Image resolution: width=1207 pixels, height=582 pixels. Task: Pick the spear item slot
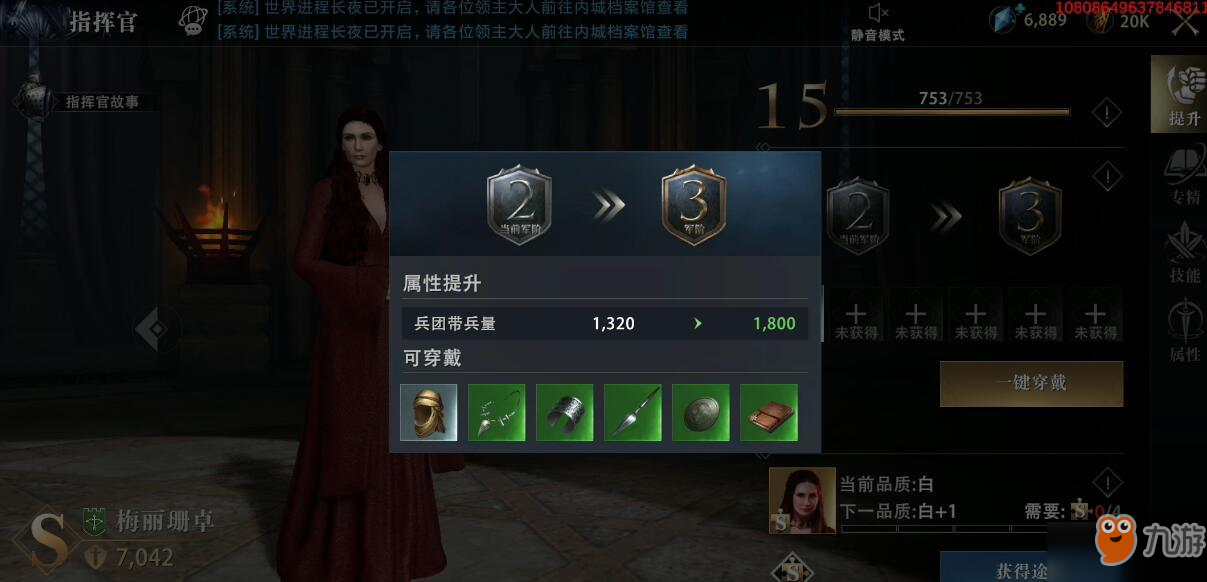pyautogui.click(x=633, y=412)
